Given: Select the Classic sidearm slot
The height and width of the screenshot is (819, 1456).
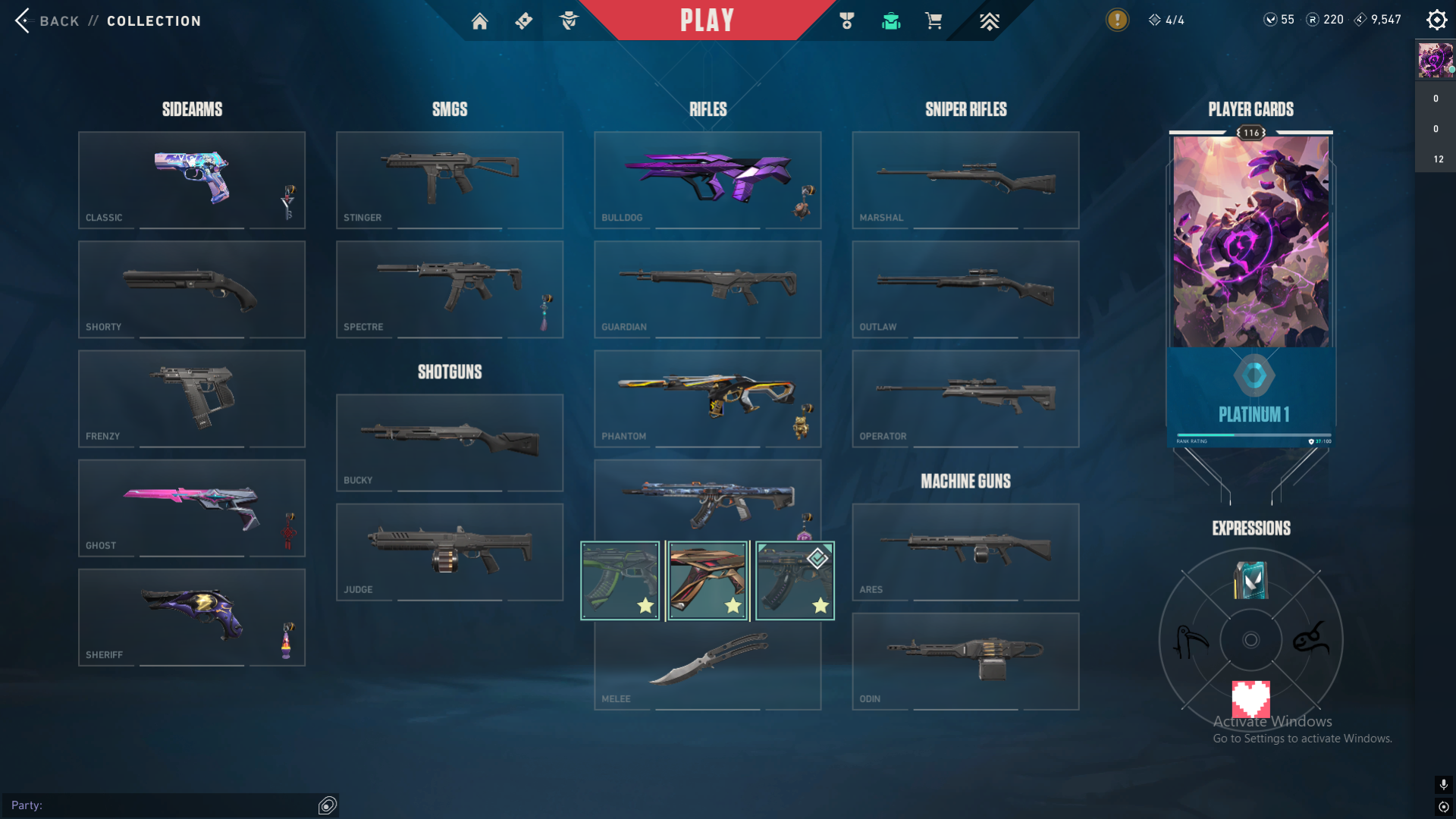Looking at the screenshot, I should 192,180.
